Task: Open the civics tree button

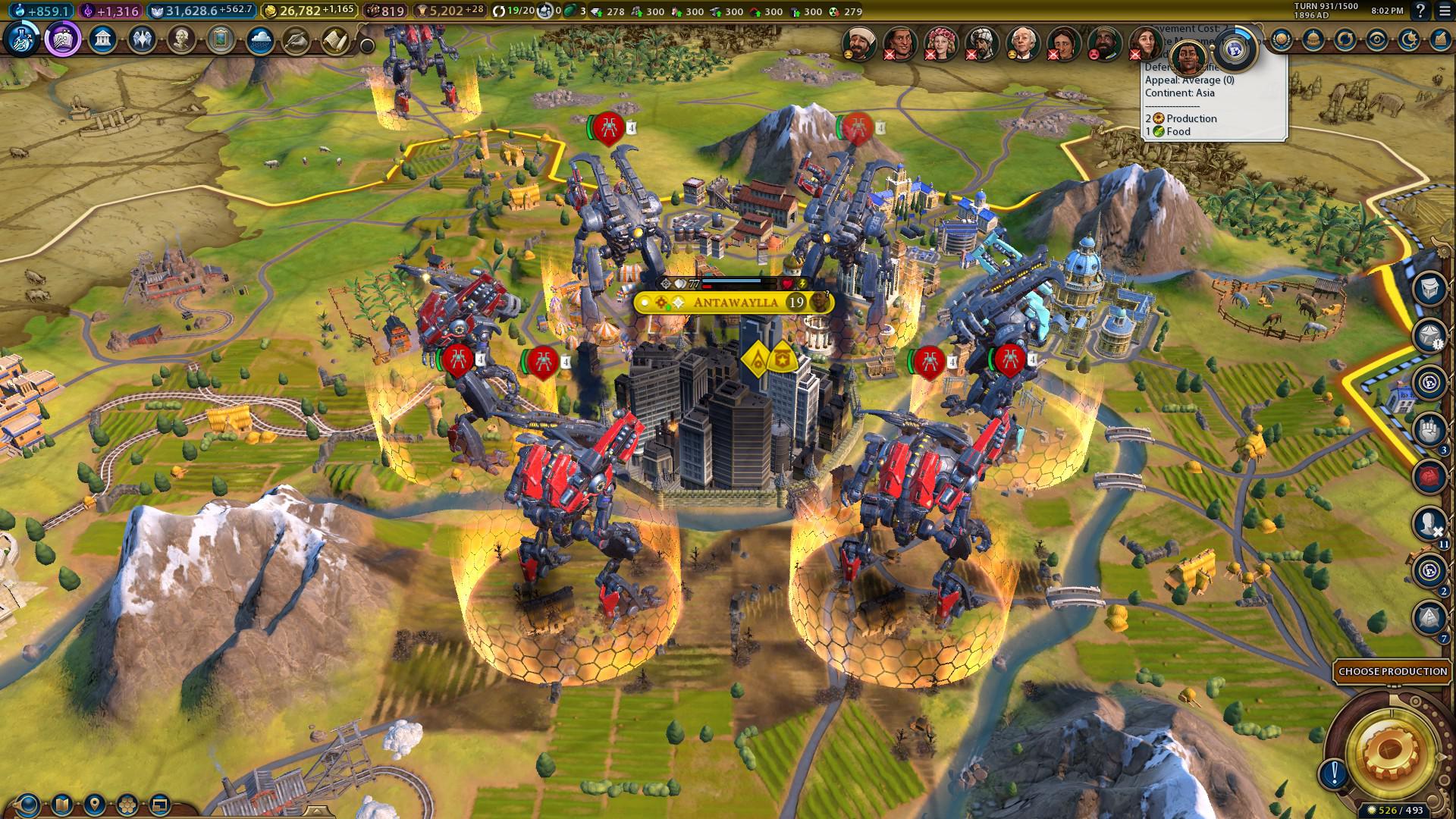Action: (x=63, y=39)
